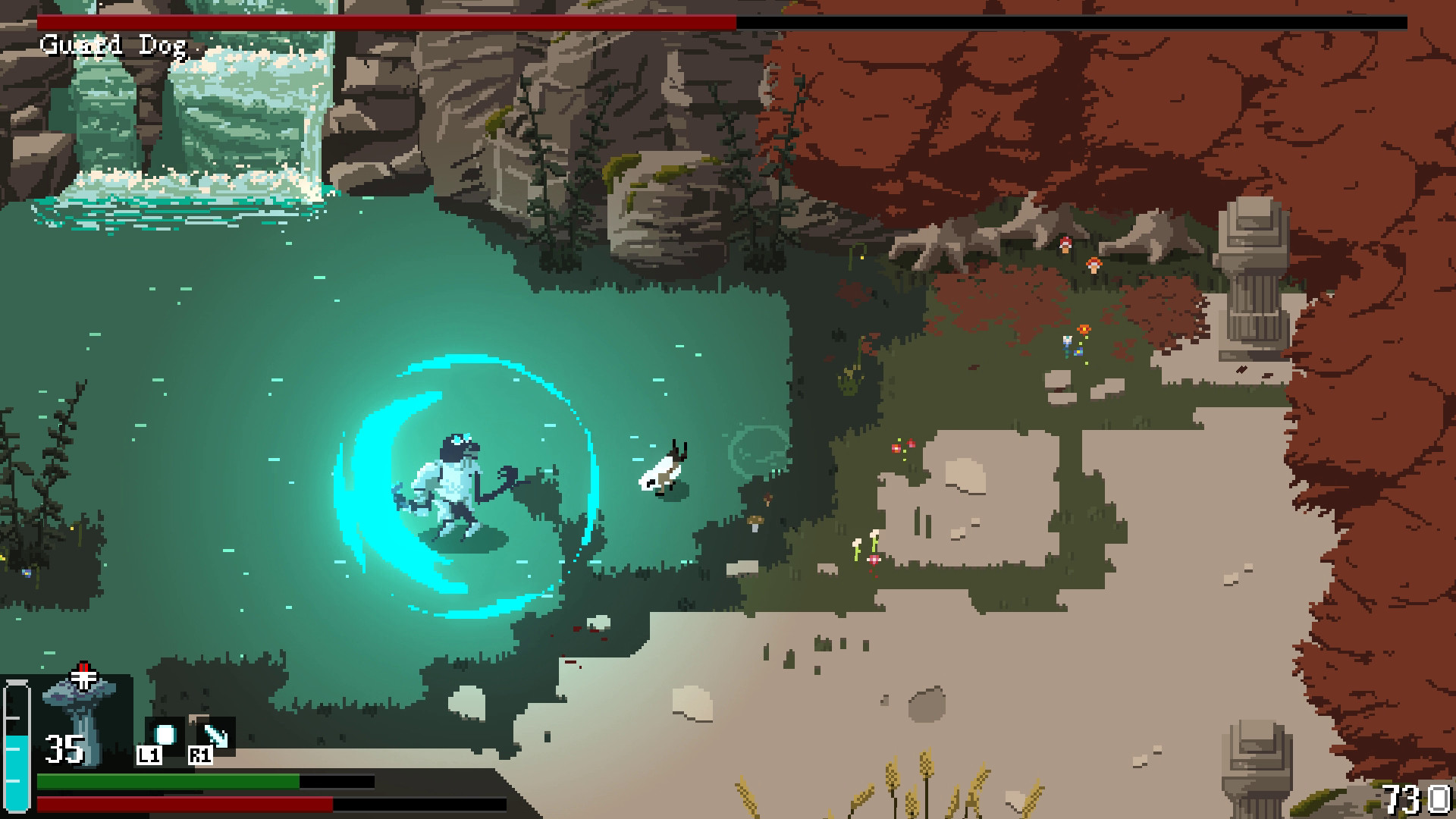Click the white bird near the pond edge
This screenshot has height=819, width=1456.
(x=660, y=474)
